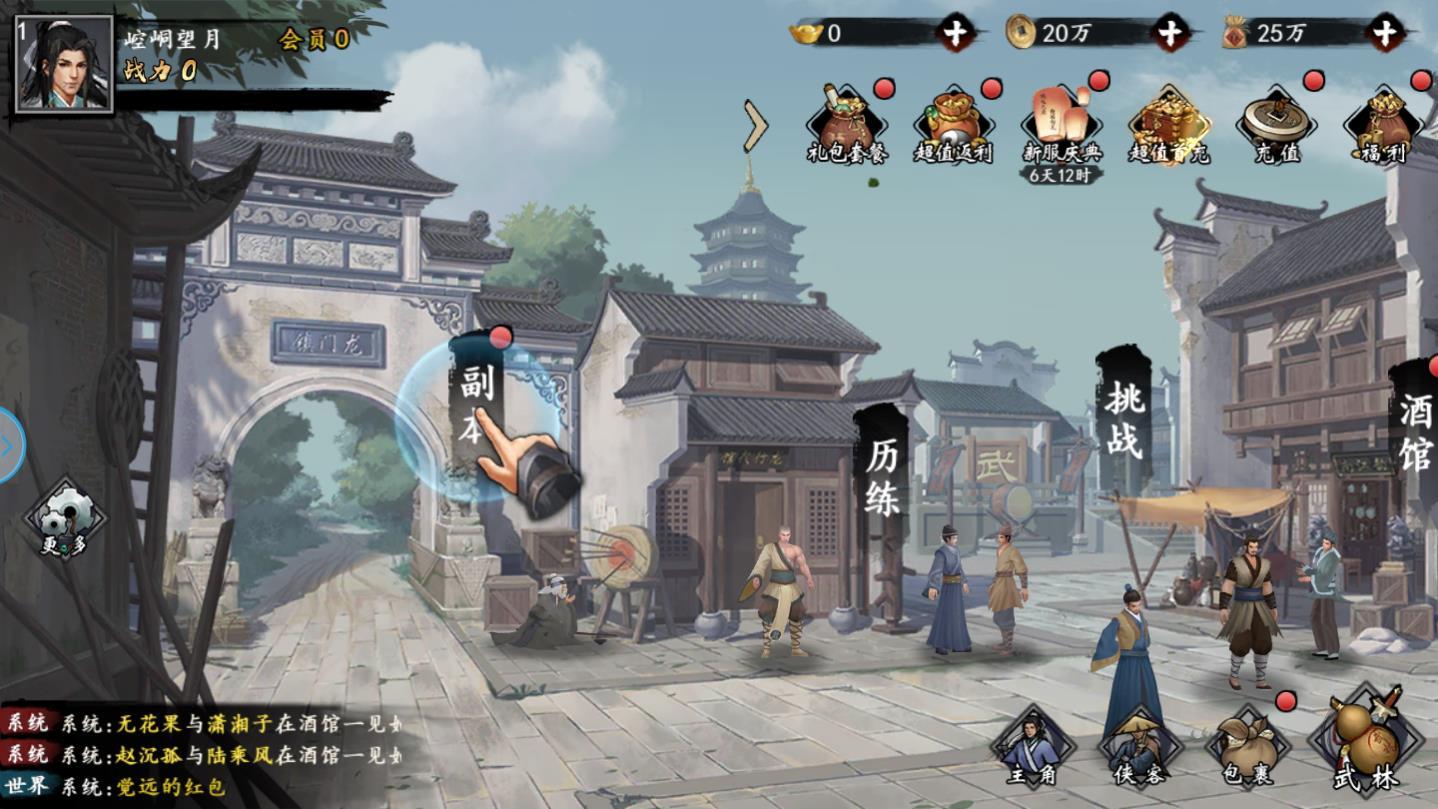Add gold ingots with the plus button
Image resolution: width=1438 pixels, height=809 pixels.
click(x=955, y=33)
